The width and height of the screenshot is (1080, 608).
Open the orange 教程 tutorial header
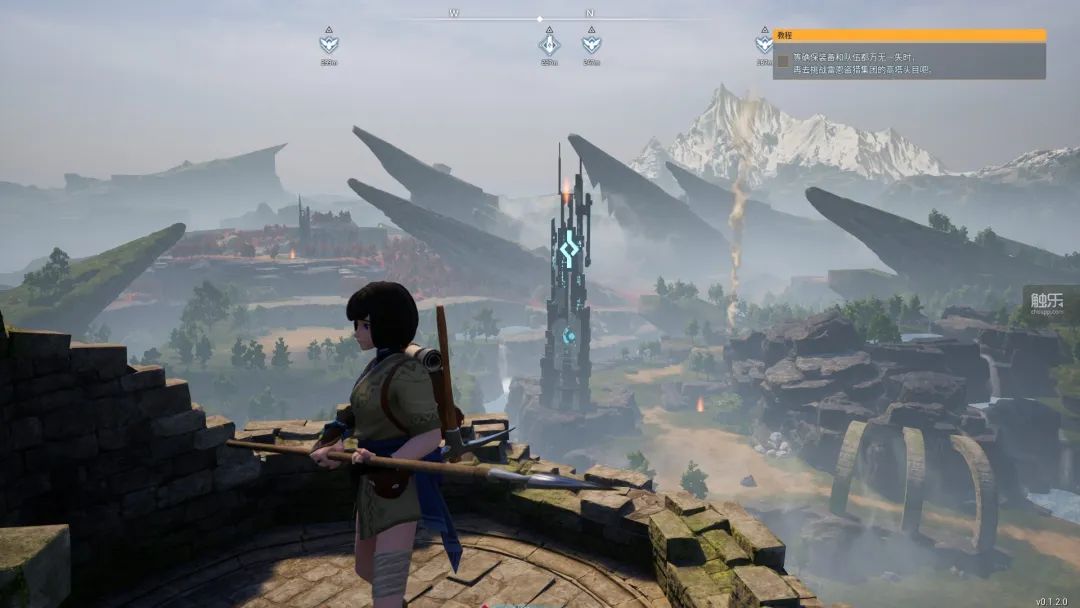[909, 35]
